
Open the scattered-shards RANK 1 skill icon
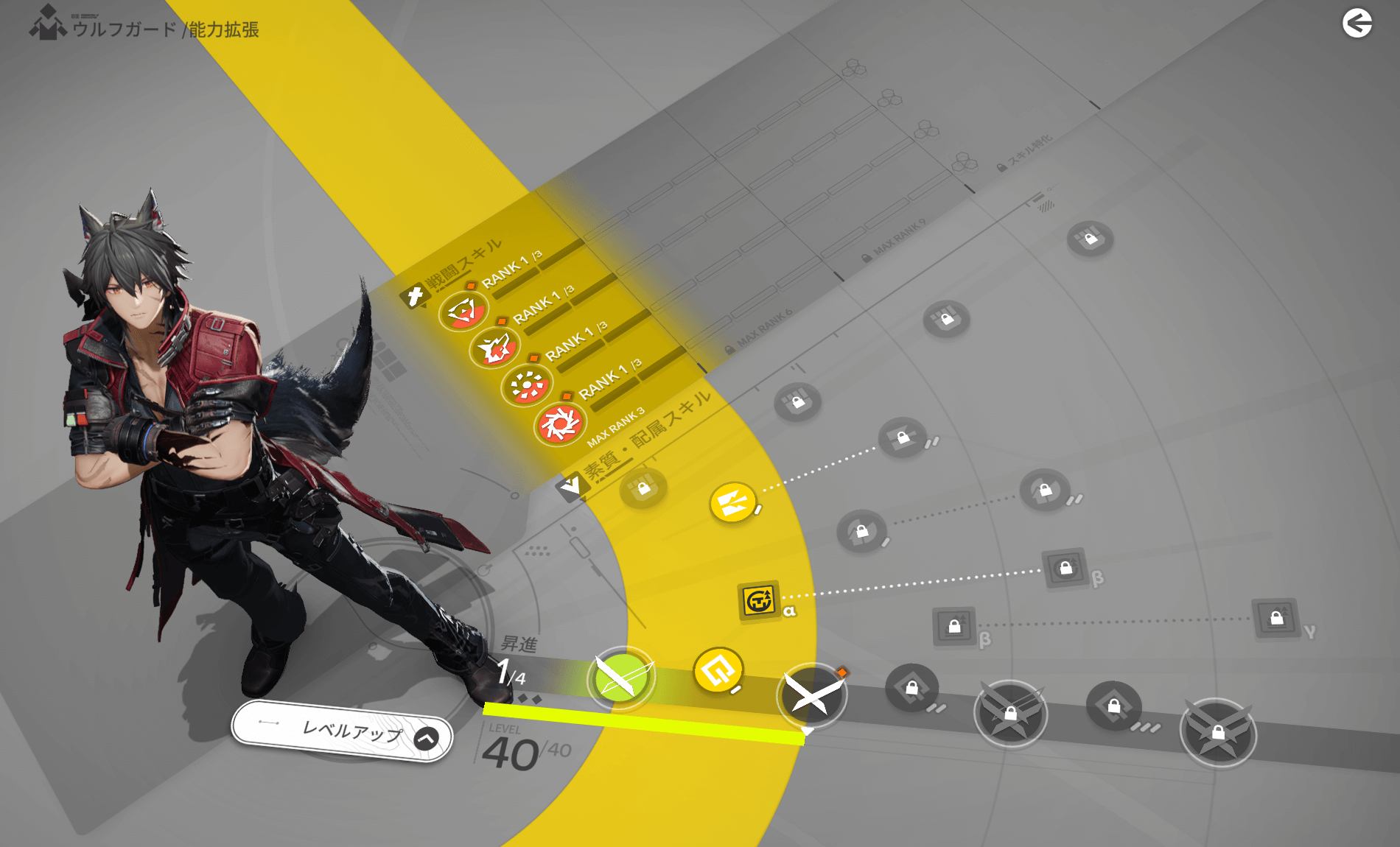point(526,384)
